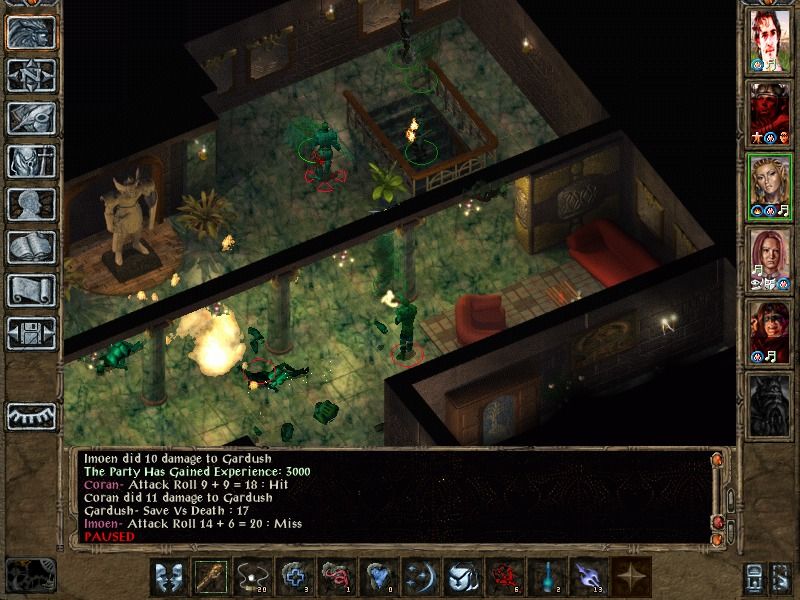Select the sling weapon slot
This screenshot has width=800, height=600.
point(252,578)
